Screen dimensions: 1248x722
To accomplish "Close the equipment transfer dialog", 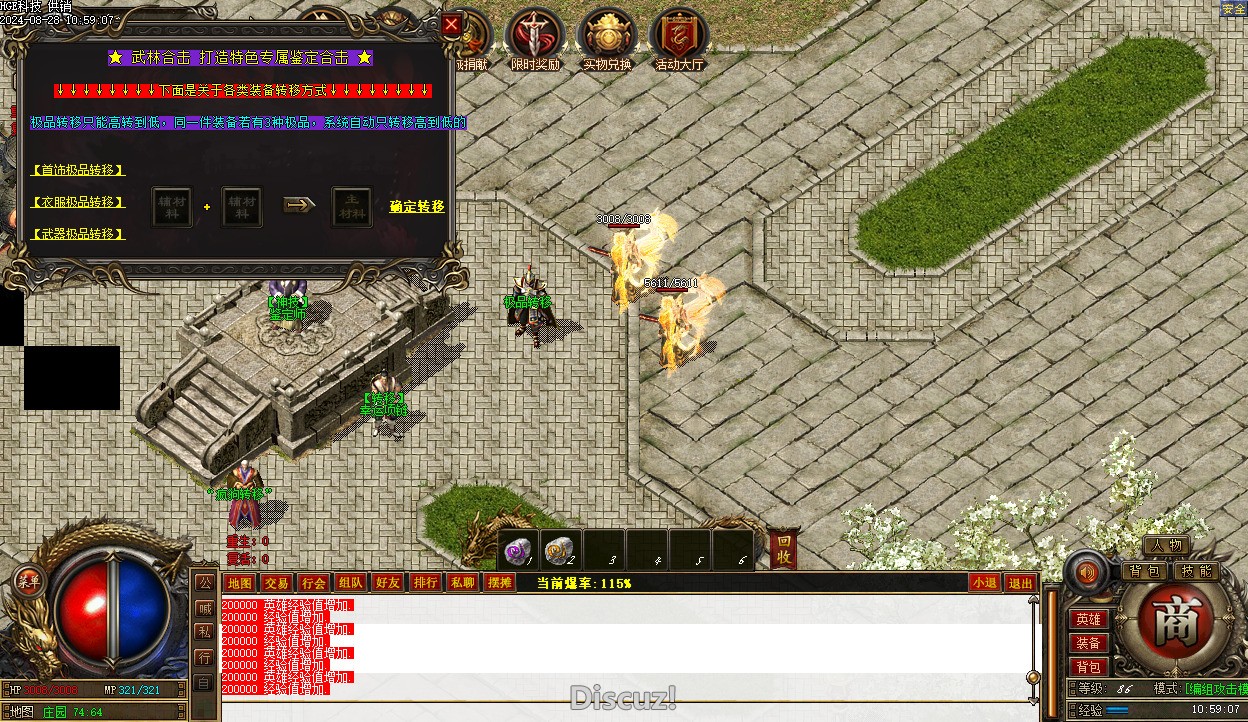I will [452, 25].
